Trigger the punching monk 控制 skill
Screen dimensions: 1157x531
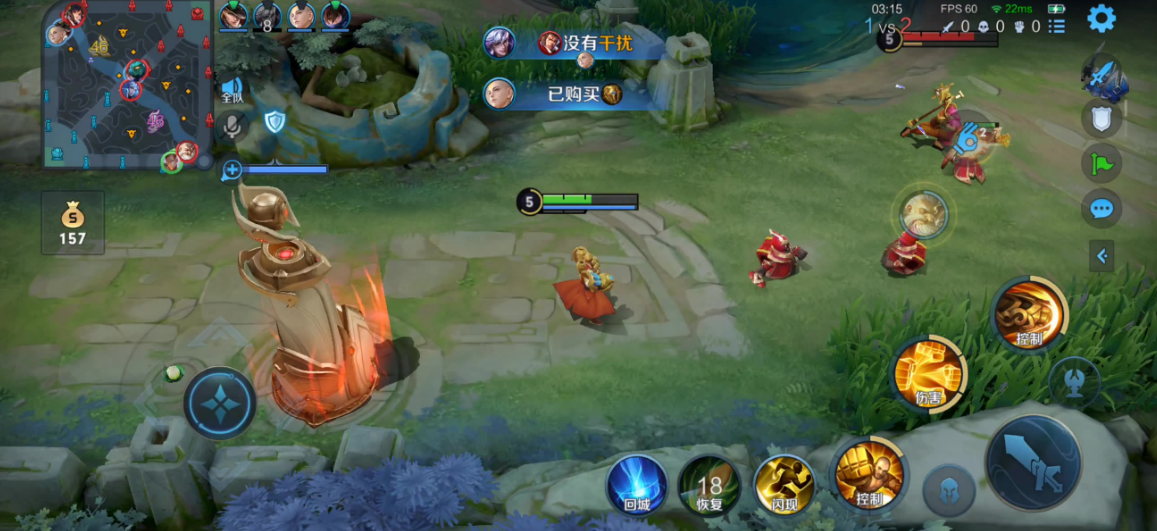pos(868,473)
